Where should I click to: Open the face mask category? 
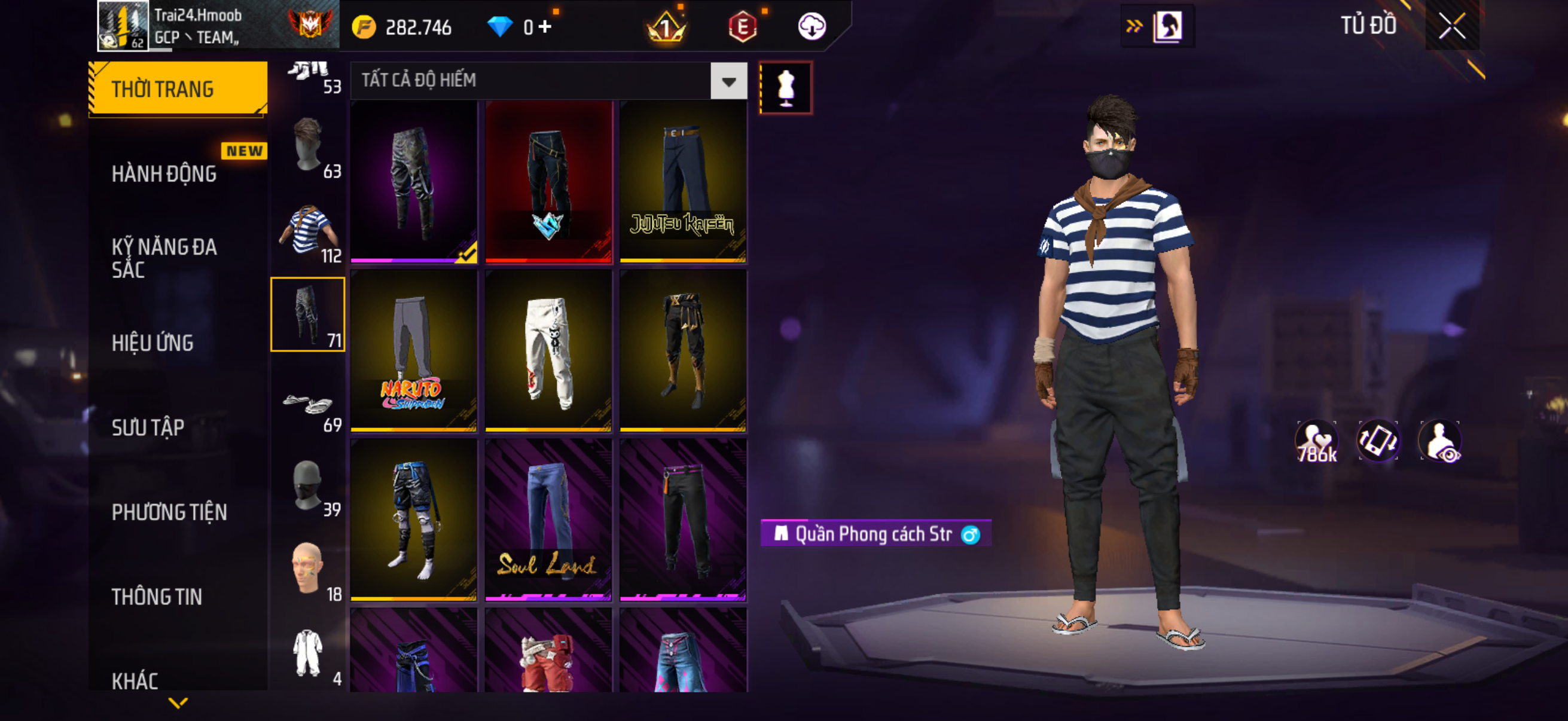coord(308,485)
